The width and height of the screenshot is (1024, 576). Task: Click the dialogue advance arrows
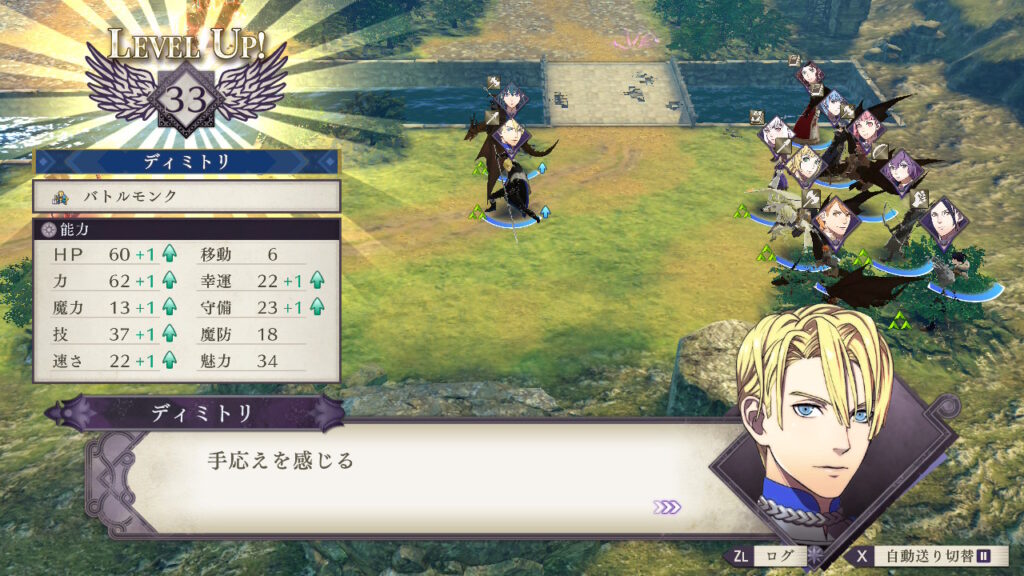[x=667, y=507]
